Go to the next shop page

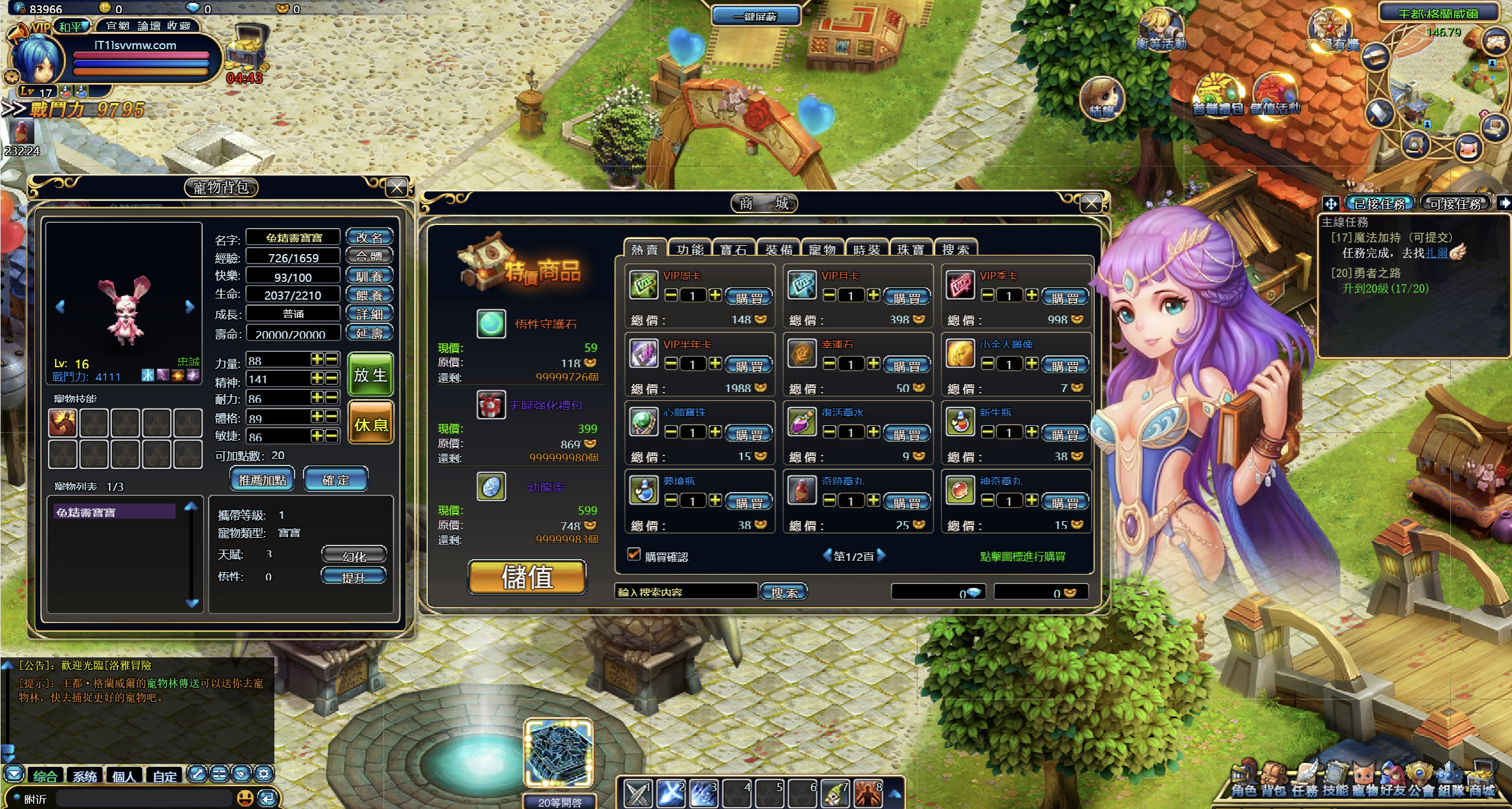(x=882, y=556)
